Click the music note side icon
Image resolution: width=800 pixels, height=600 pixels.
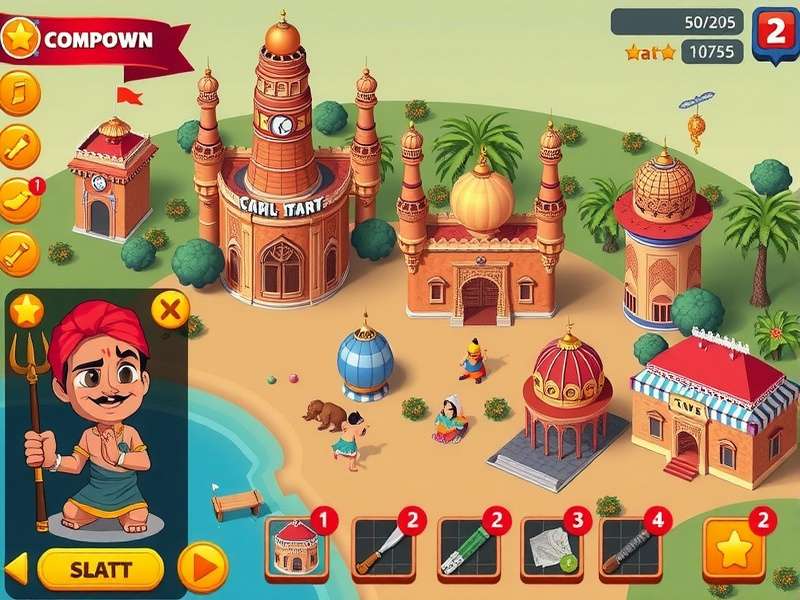[x=19, y=93]
